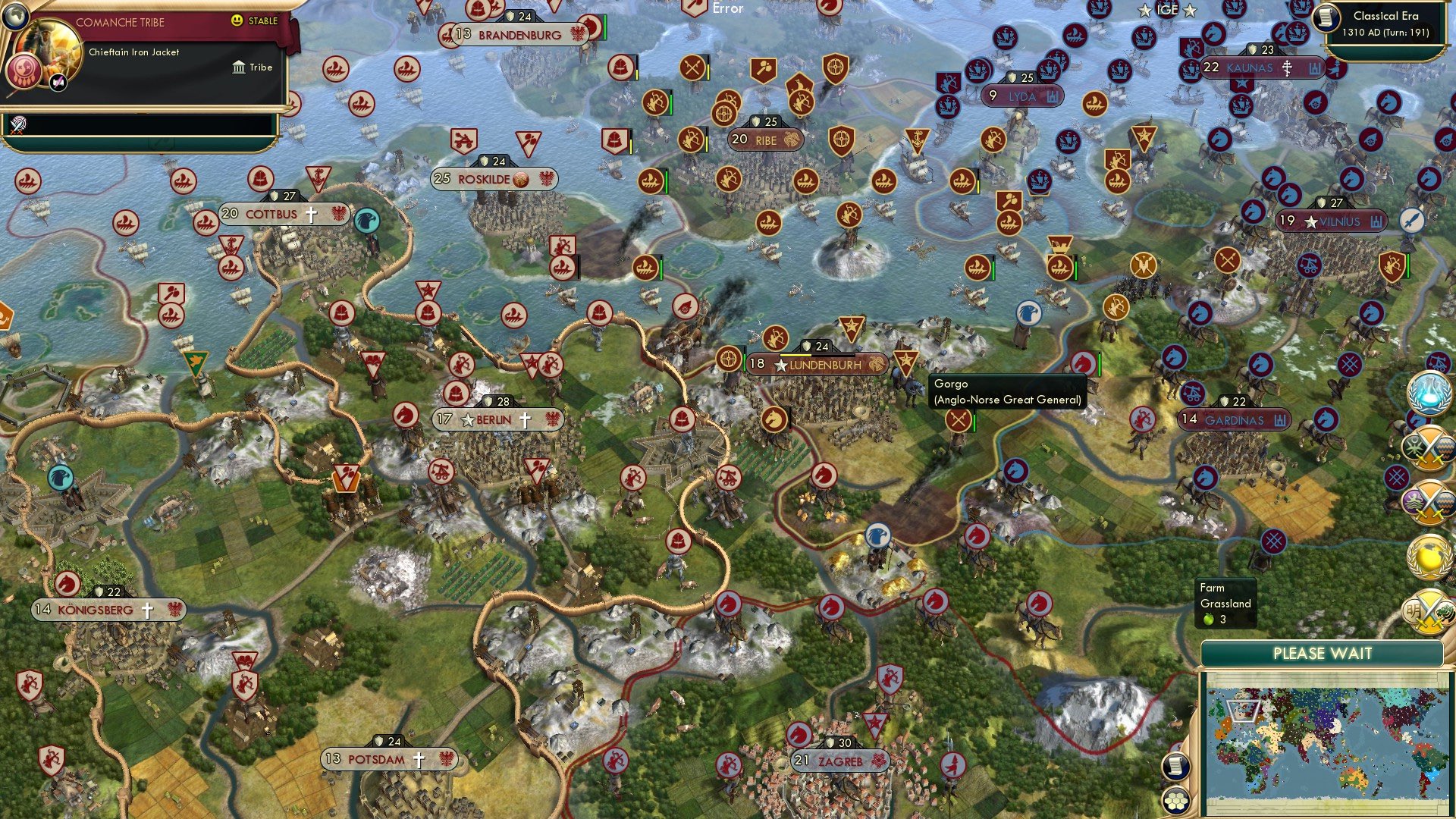The height and width of the screenshot is (819, 1456).
Task: Toggle the star button beside the IGE label
Action: click(1188, 10)
